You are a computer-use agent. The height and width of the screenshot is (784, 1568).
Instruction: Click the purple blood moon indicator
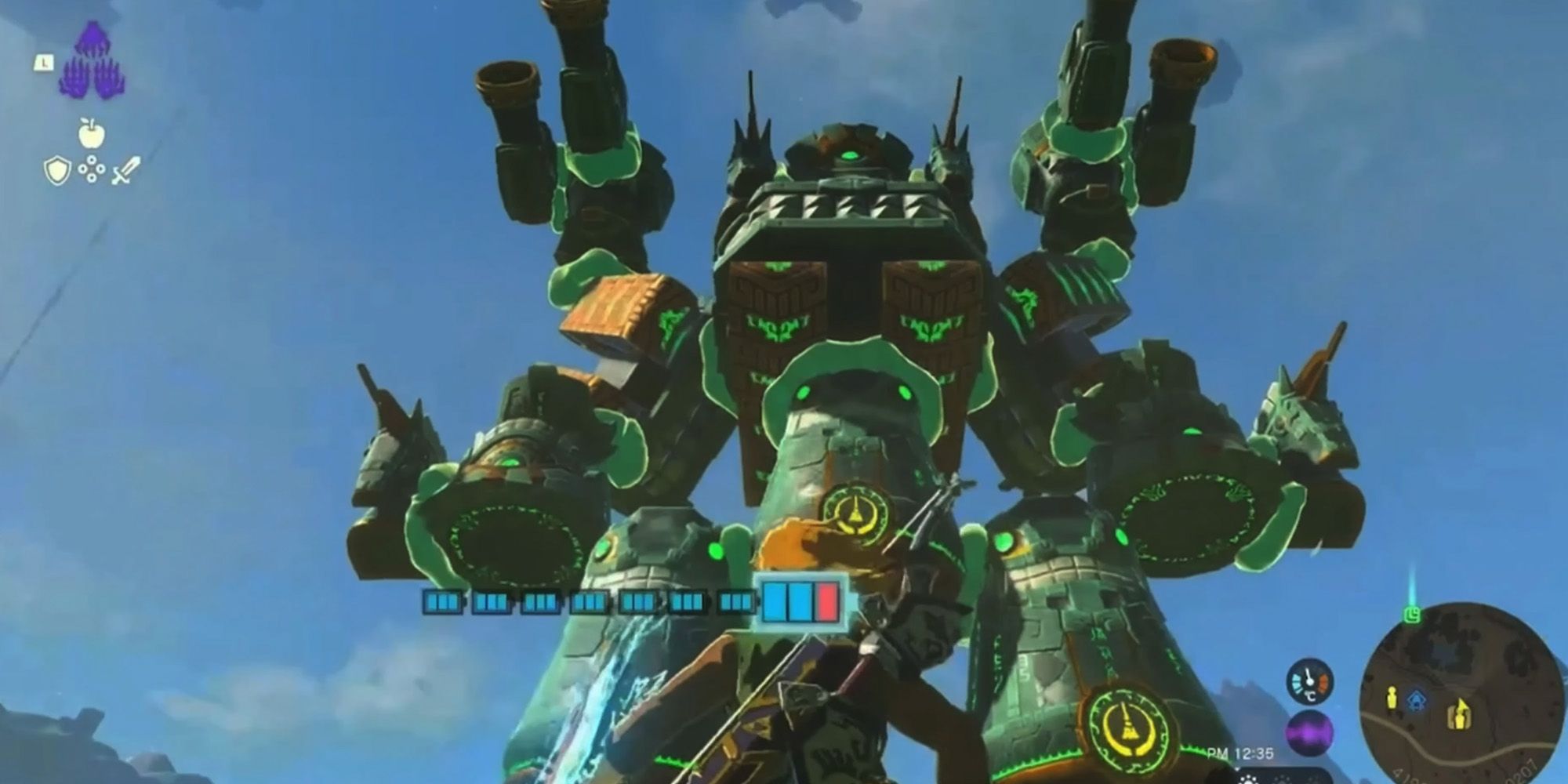(x=1308, y=734)
